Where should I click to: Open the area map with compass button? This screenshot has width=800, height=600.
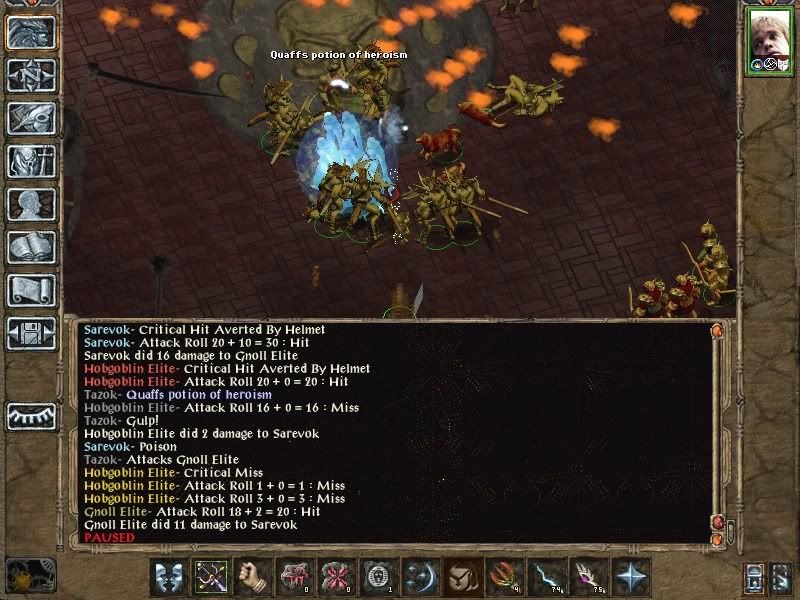[31, 75]
